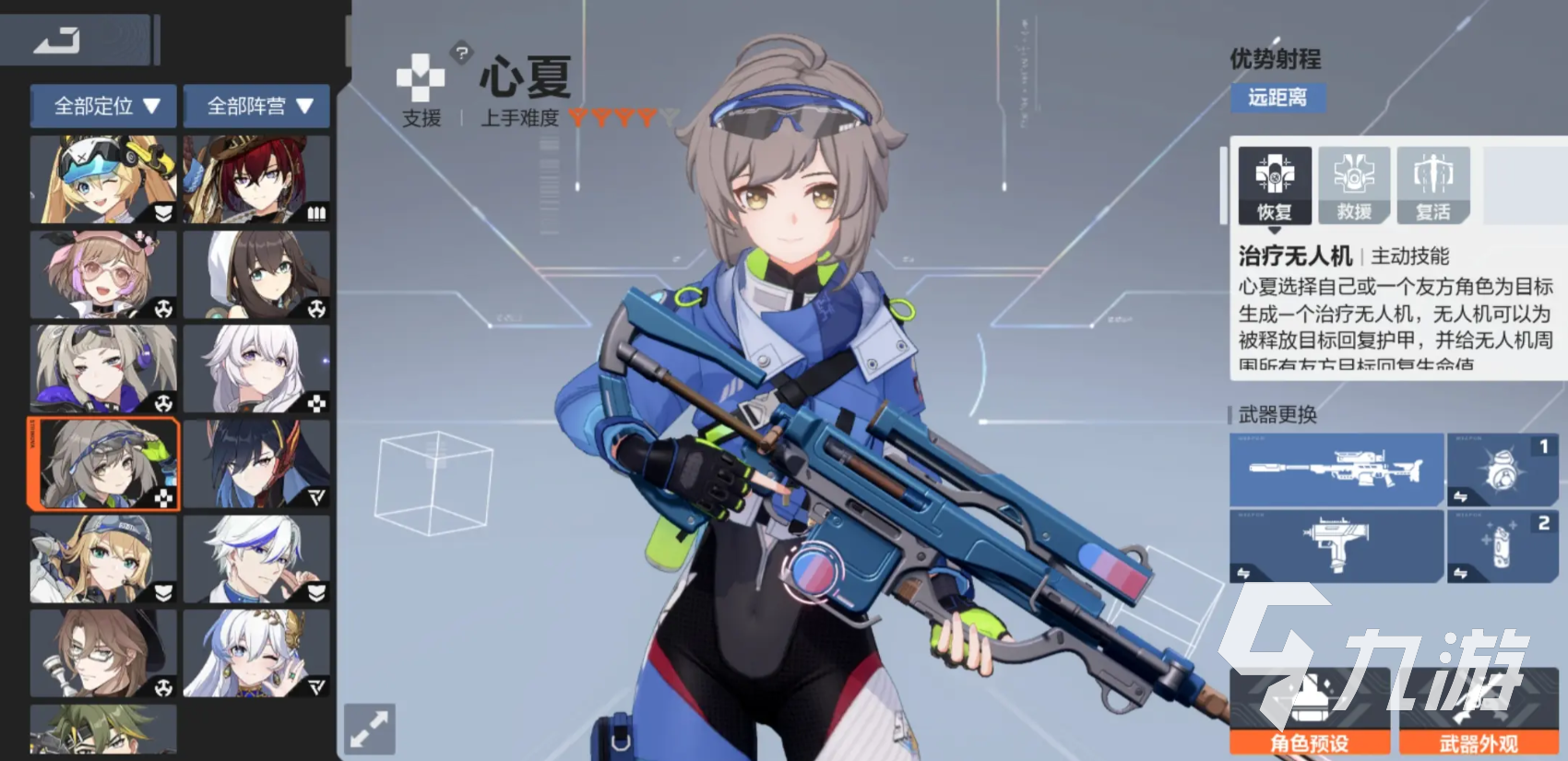Image resolution: width=1568 pixels, height=761 pixels.
Task: Pick the dark blue-haired horned character
Action: point(256,464)
